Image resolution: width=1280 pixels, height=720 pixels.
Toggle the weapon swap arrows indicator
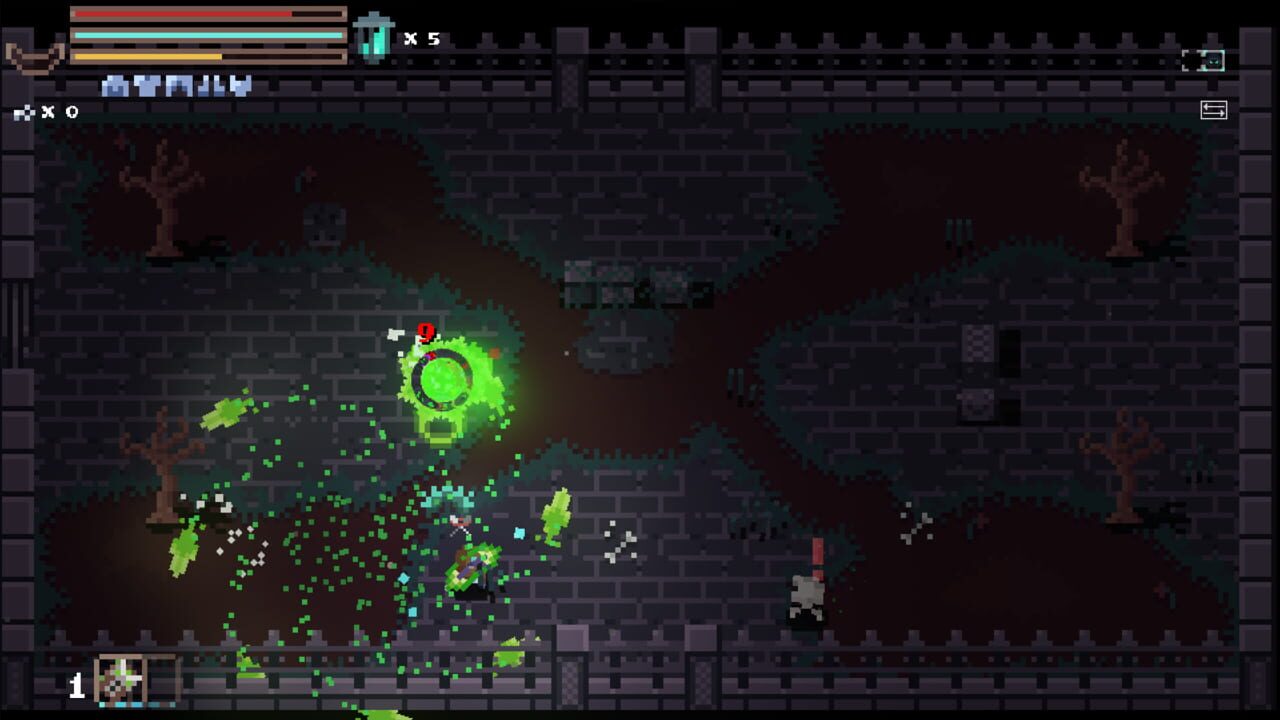point(1214,110)
